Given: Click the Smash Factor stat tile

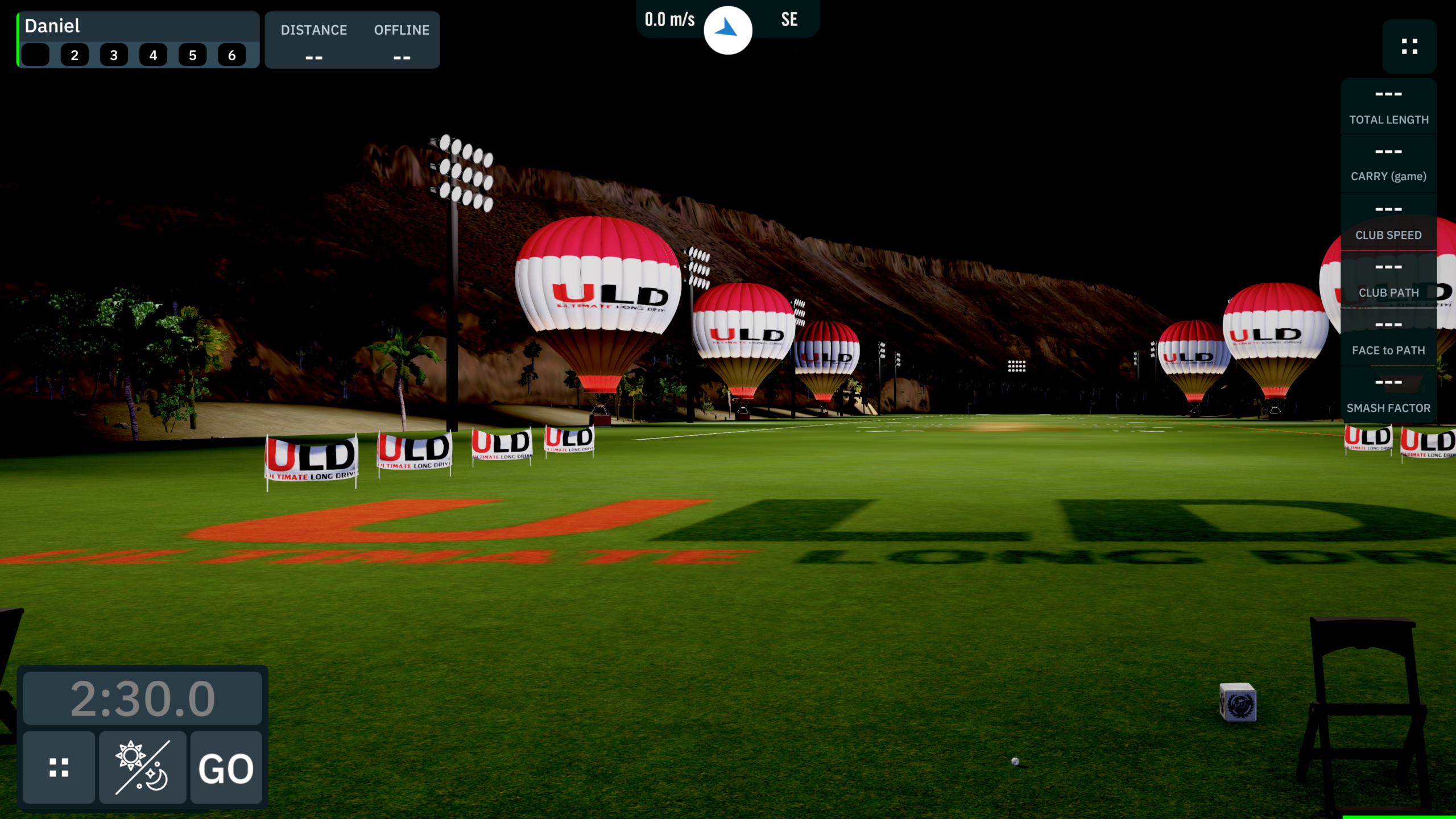Looking at the screenshot, I should coord(1388,395).
